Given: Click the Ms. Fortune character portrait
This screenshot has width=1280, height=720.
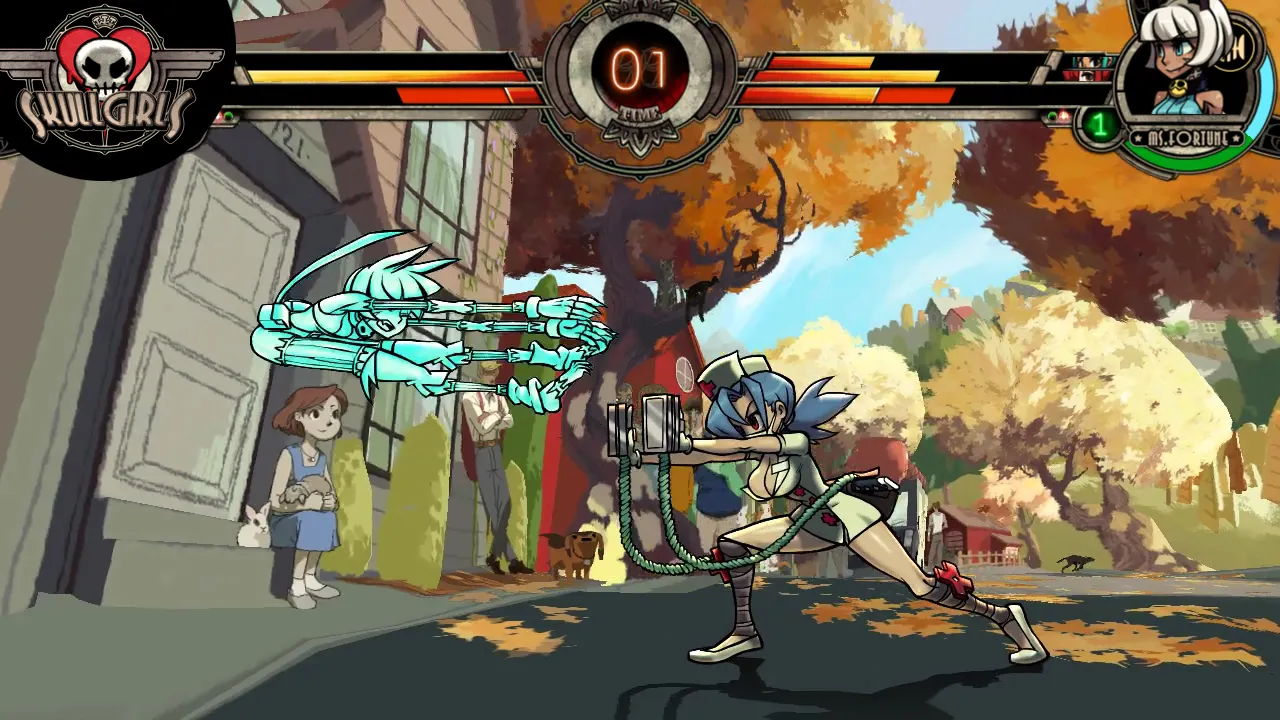Looking at the screenshot, I should (x=1188, y=70).
